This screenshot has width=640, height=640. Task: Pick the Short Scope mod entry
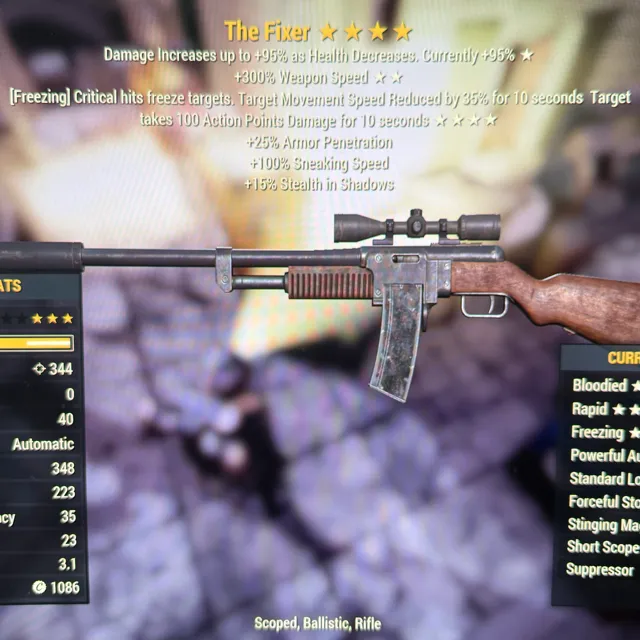[600, 547]
